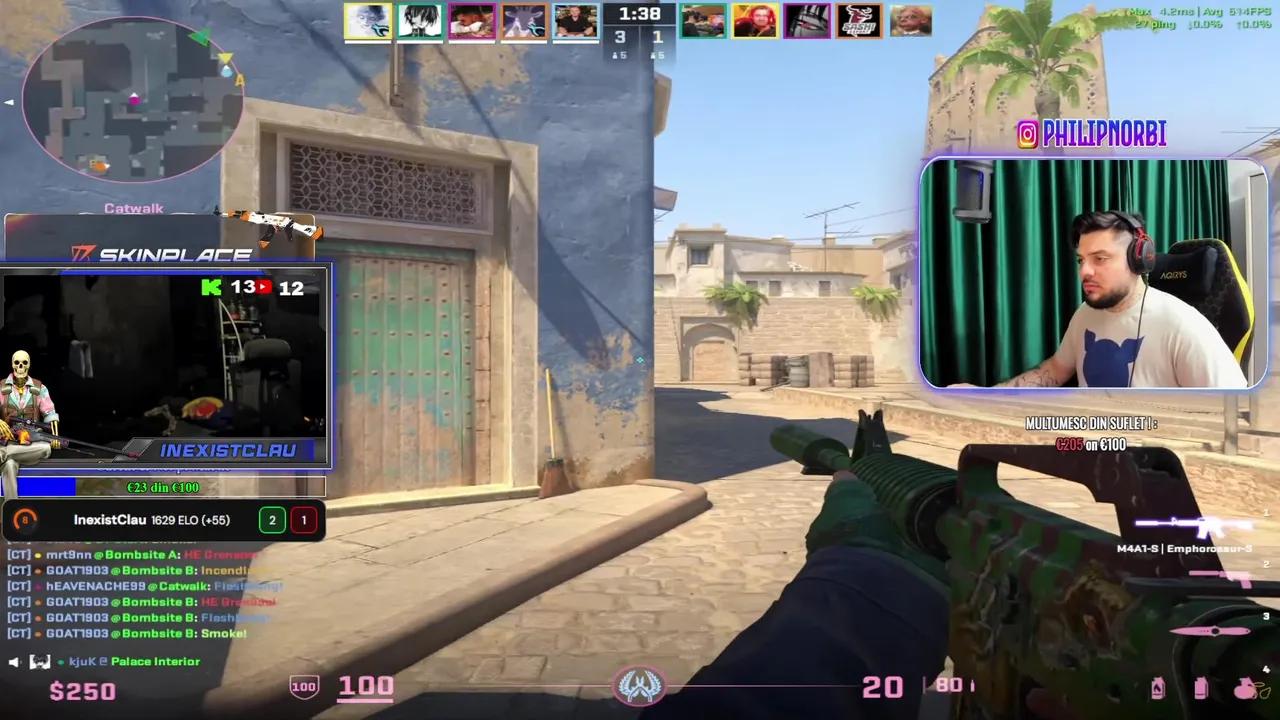
Task: Click the green wins counter showing 2
Action: pyautogui.click(x=272, y=520)
